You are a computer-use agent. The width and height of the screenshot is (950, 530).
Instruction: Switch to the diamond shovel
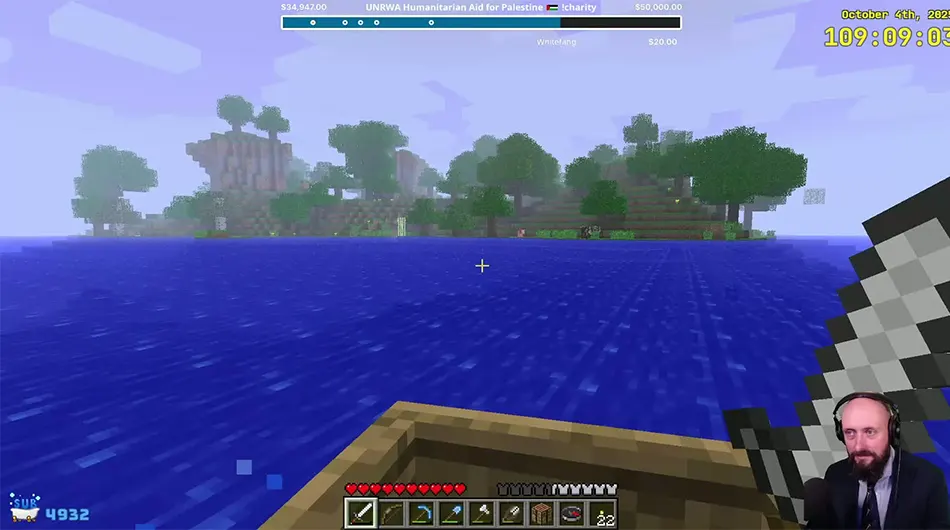click(451, 513)
